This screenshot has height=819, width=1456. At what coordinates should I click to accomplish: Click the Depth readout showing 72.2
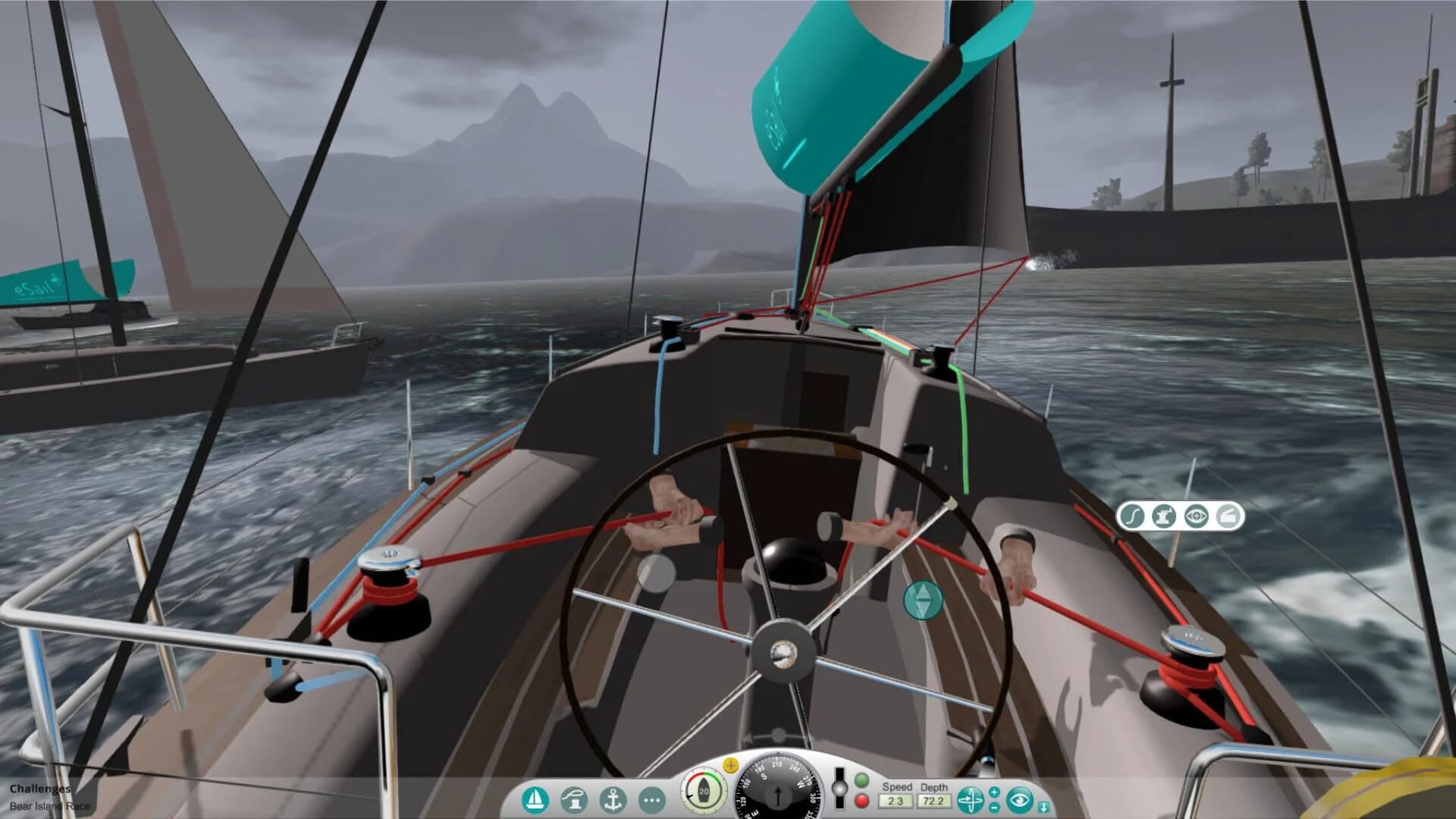point(935,799)
